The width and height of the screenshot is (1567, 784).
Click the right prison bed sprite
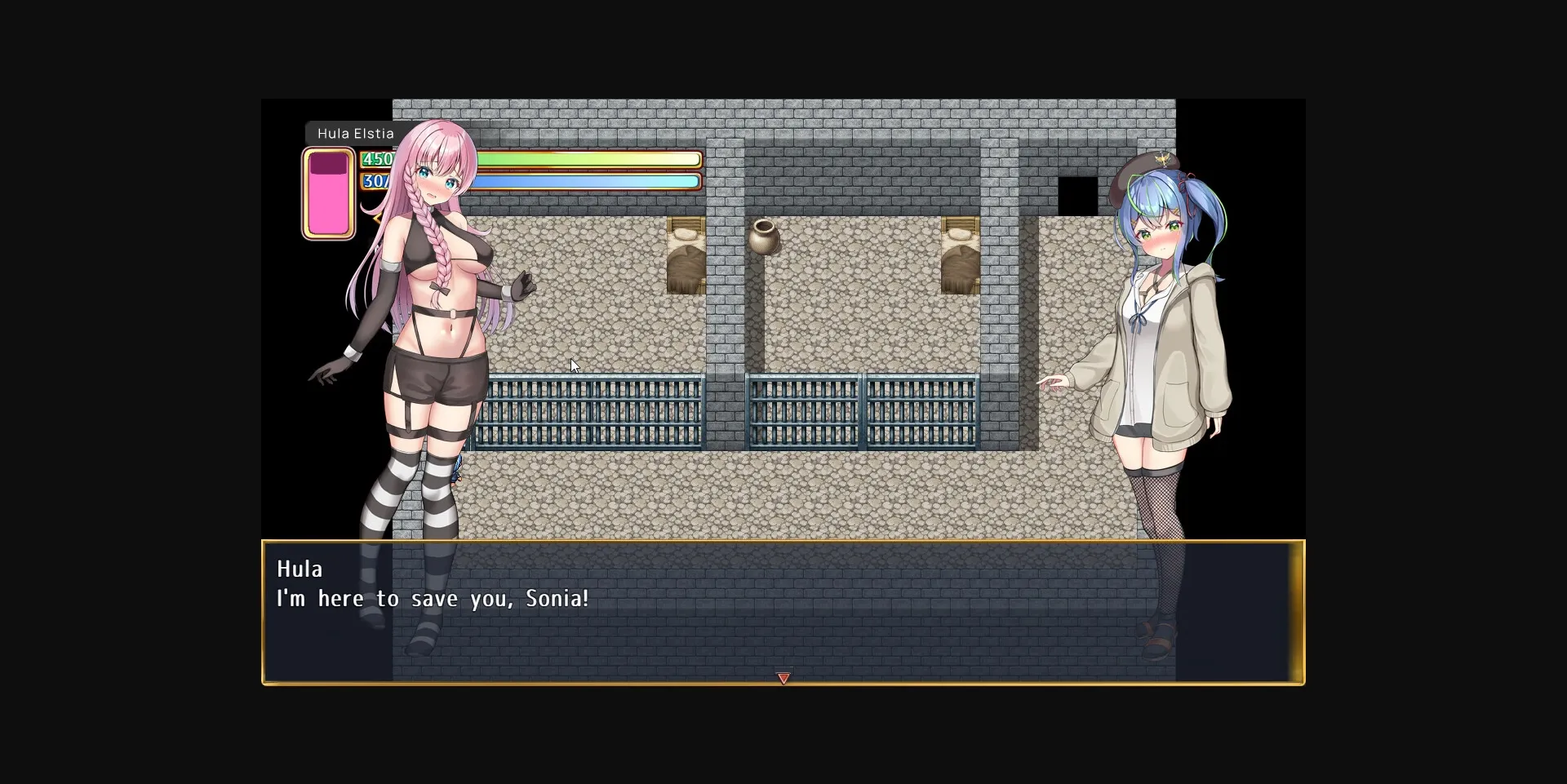(x=959, y=253)
